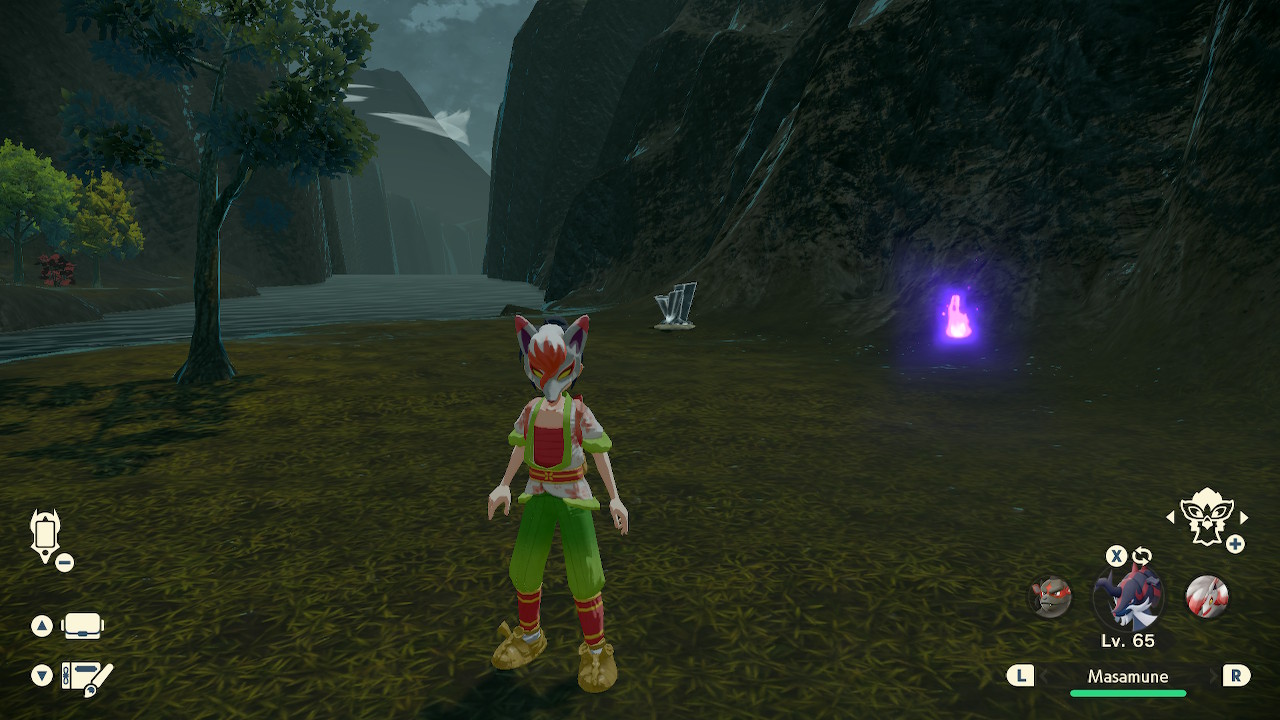Click the right arrow beside the ride mask
This screenshot has height=720, width=1280.
pos(1244,517)
